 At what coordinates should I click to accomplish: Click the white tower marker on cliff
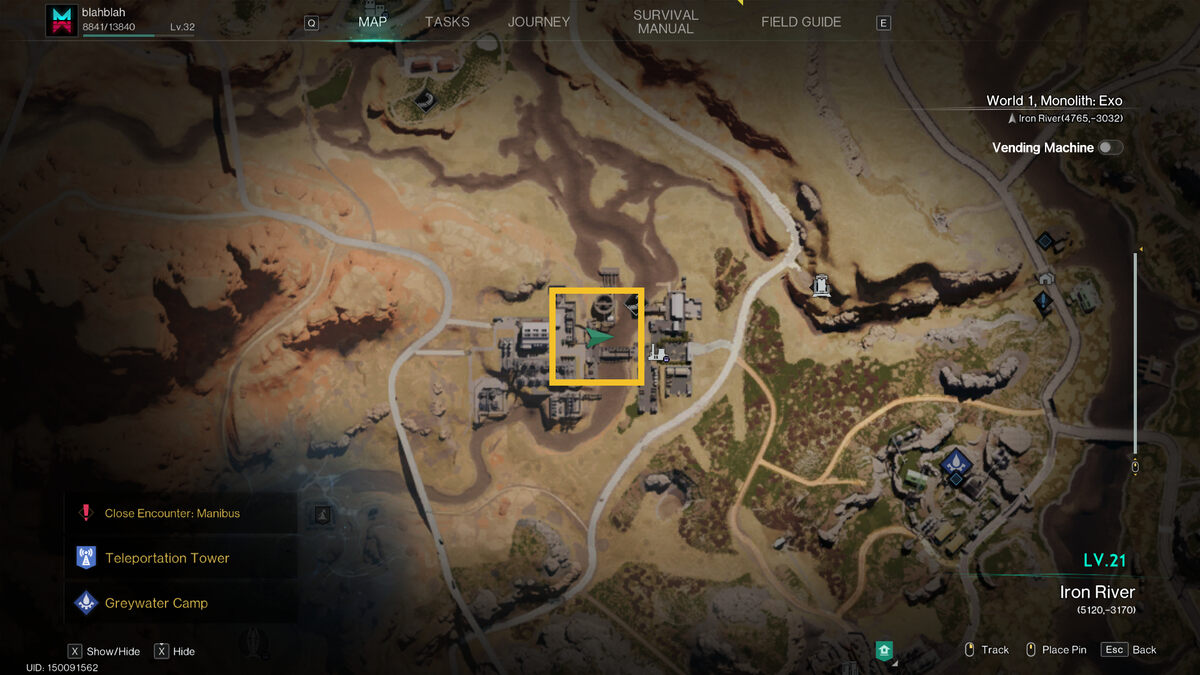click(x=822, y=286)
